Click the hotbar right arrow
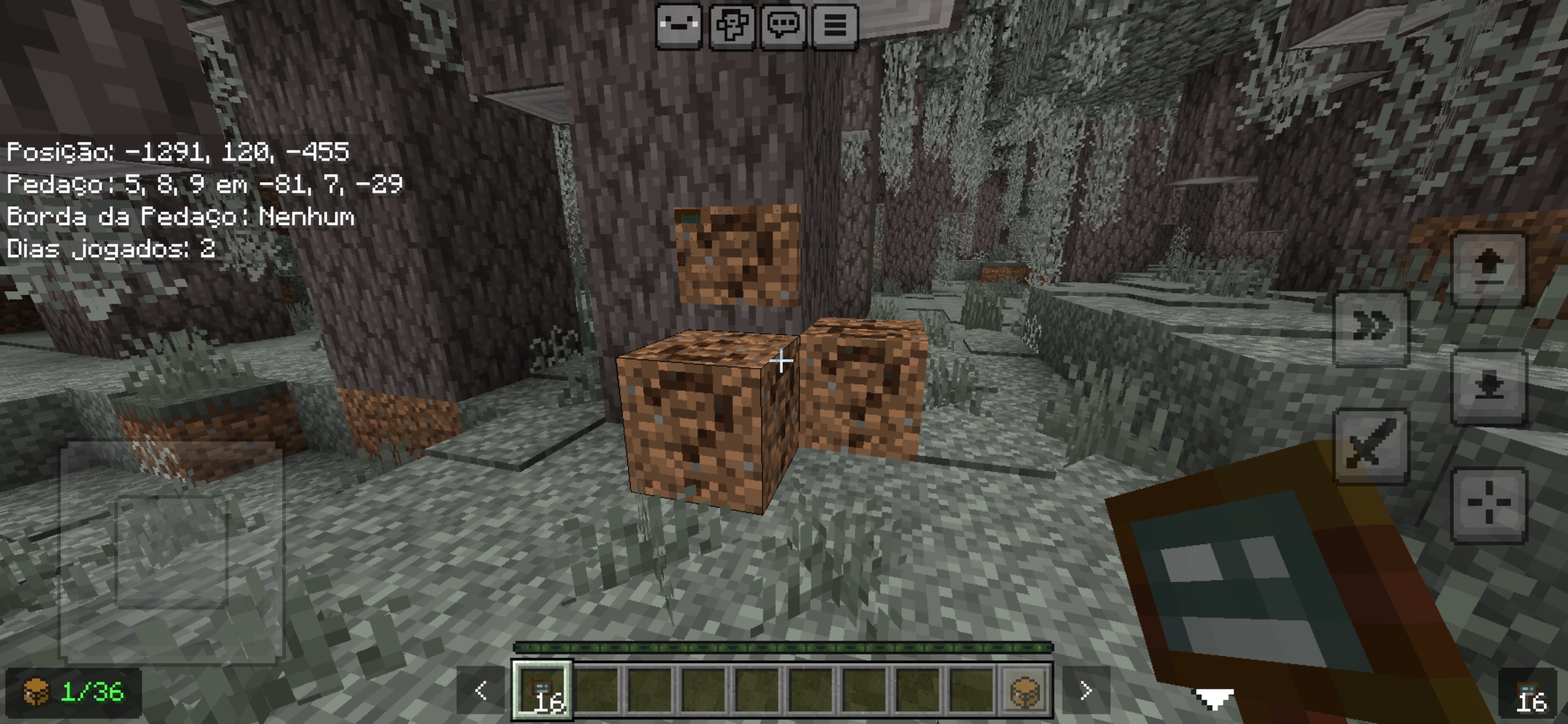 (x=1086, y=690)
